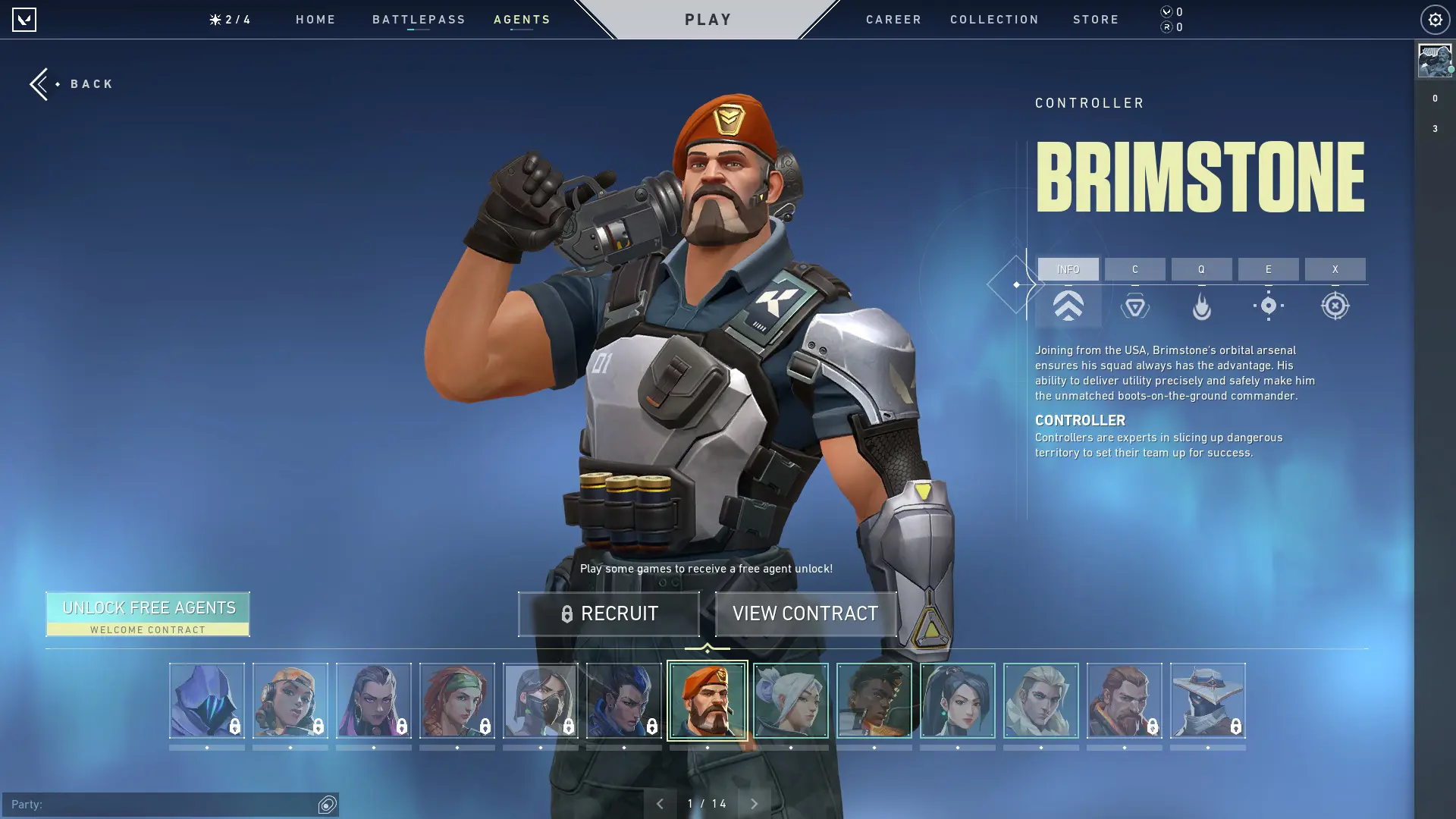Image resolution: width=1456 pixels, height=819 pixels.
Task: Open the X ultimate ability tab
Action: pos(1335,269)
